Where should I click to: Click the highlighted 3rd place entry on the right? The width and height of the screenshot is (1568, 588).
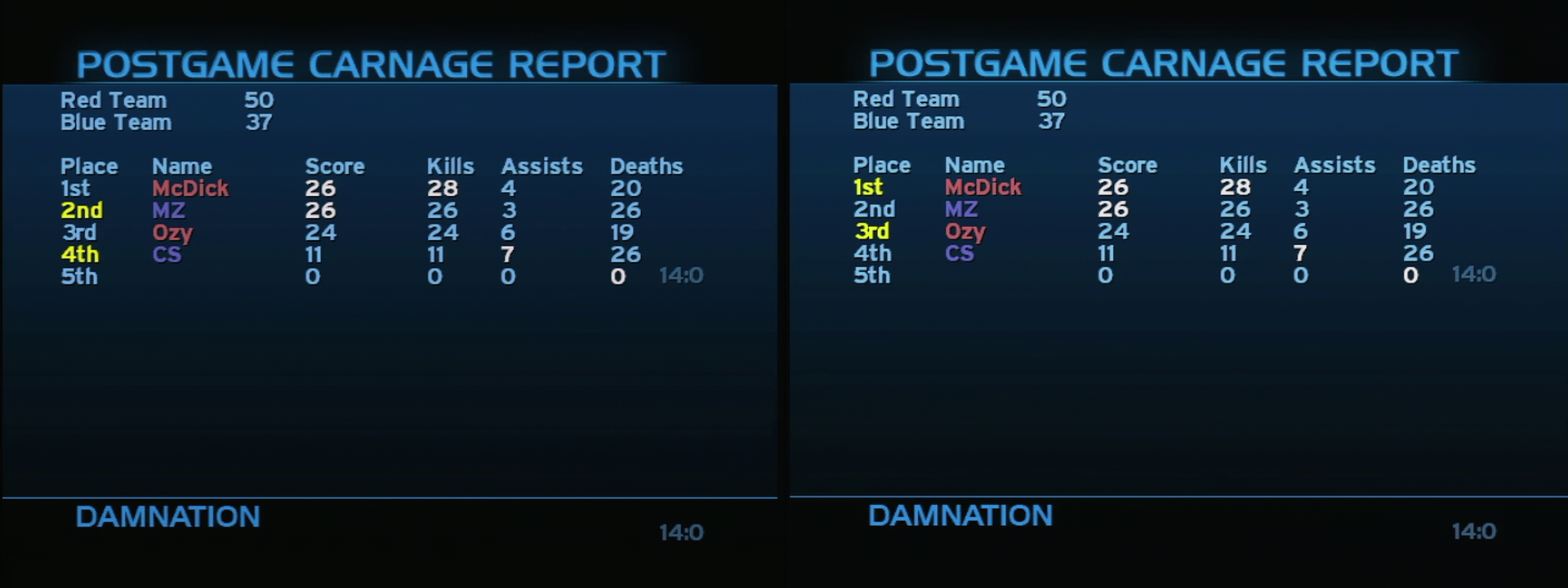click(x=874, y=232)
